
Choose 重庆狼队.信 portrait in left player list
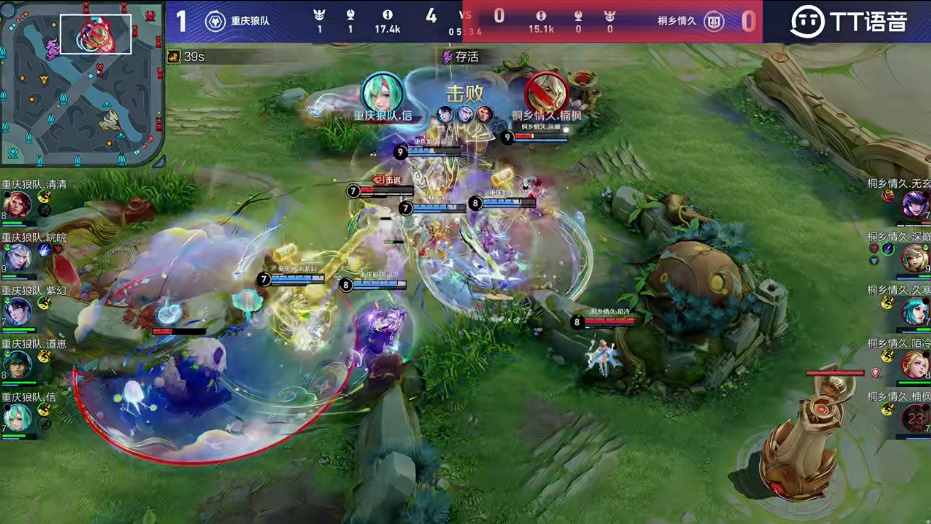point(16,416)
